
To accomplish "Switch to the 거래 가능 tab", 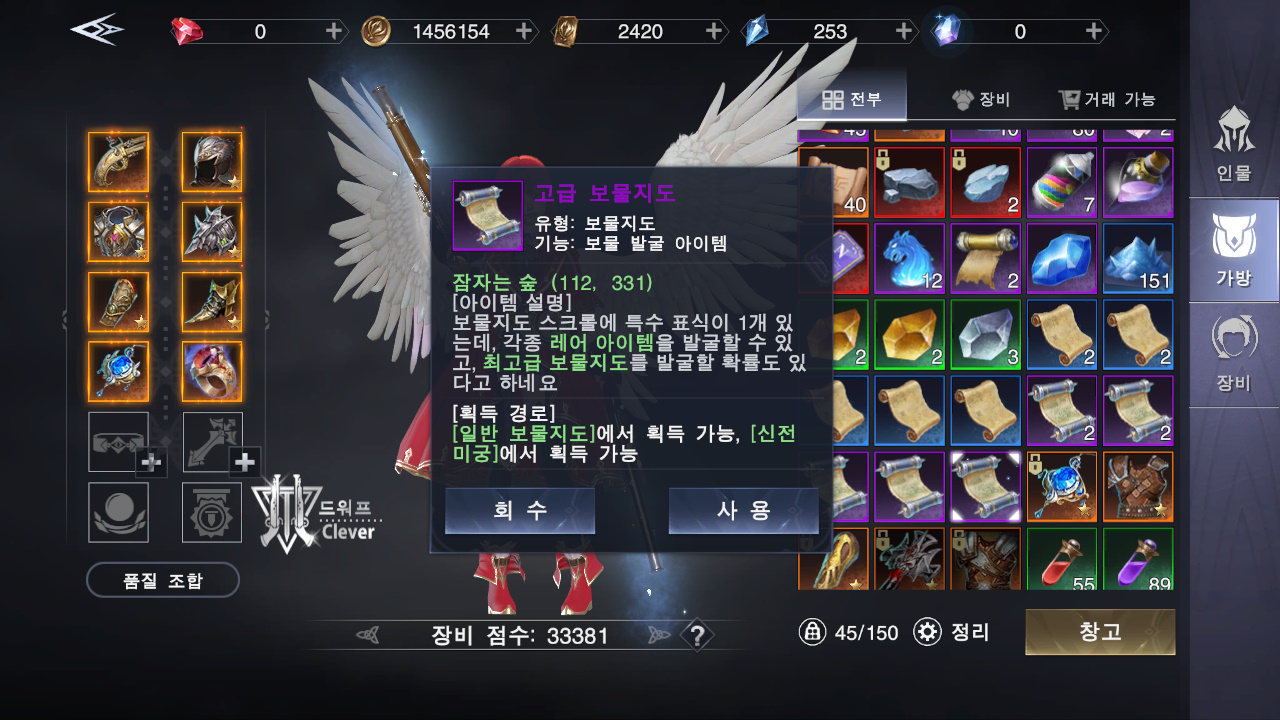I will coord(1107,99).
